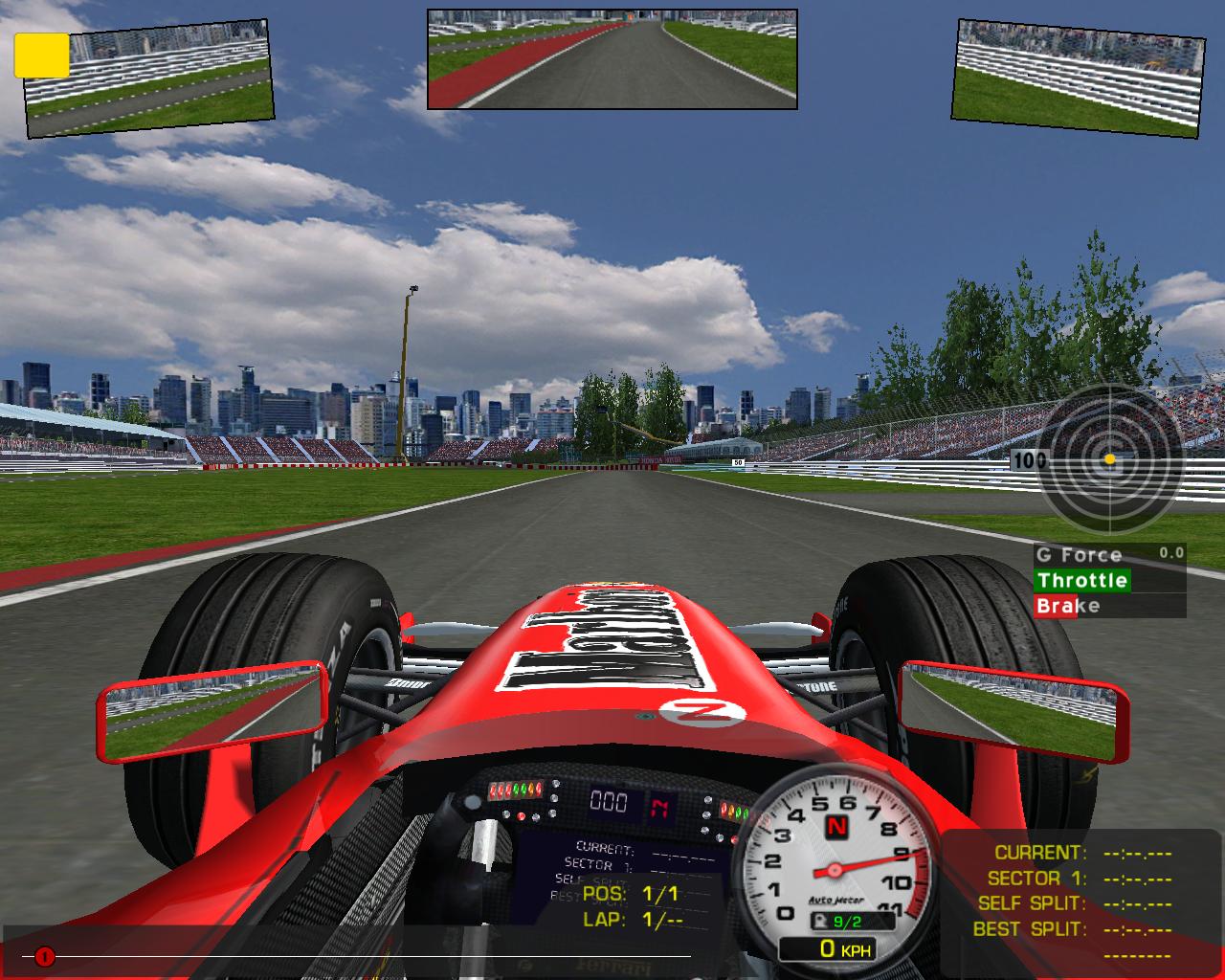Image resolution: width=1225 pixels, height=980 pixels.
Task: Click the red lap progress marker
Action: (44, 956)
